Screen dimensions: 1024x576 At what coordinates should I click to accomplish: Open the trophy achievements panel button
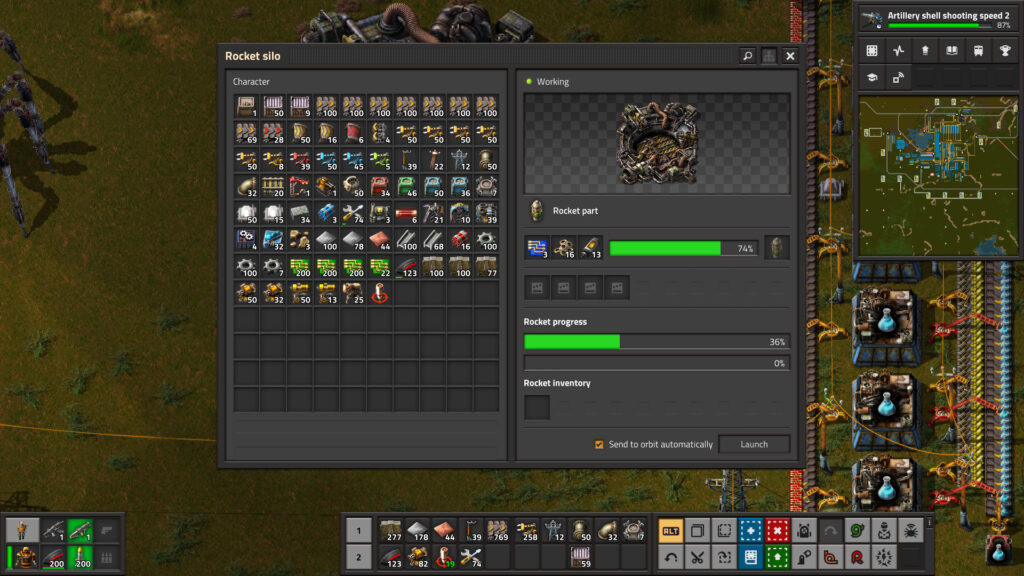(x=1003, y=51)
